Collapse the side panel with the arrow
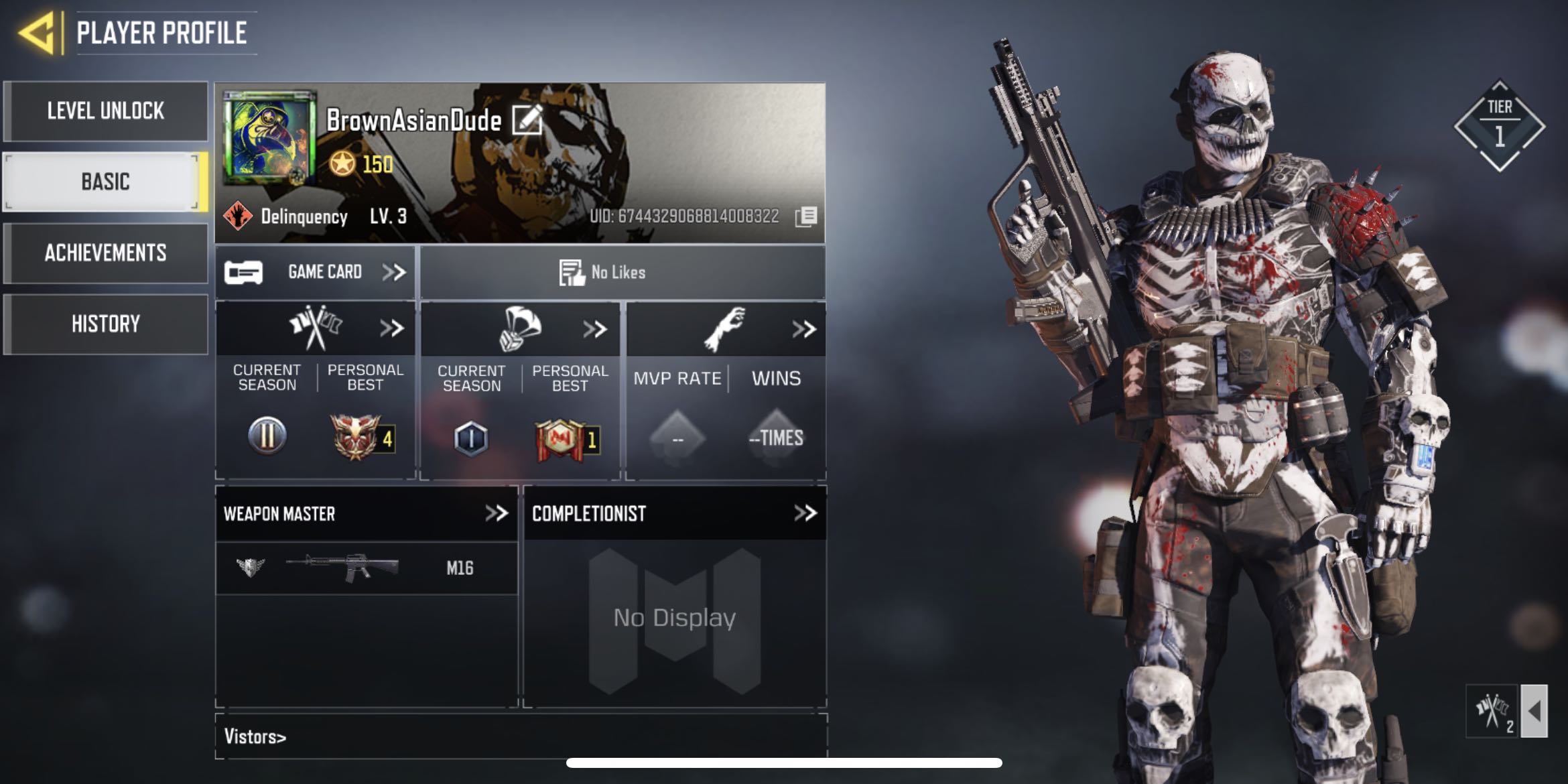 coord(1534,711)
